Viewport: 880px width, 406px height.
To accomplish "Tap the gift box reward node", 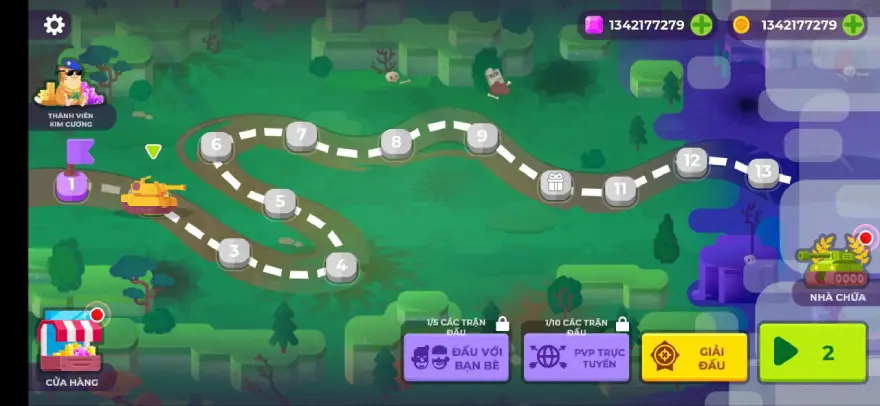I will click(x=555, y=183).
